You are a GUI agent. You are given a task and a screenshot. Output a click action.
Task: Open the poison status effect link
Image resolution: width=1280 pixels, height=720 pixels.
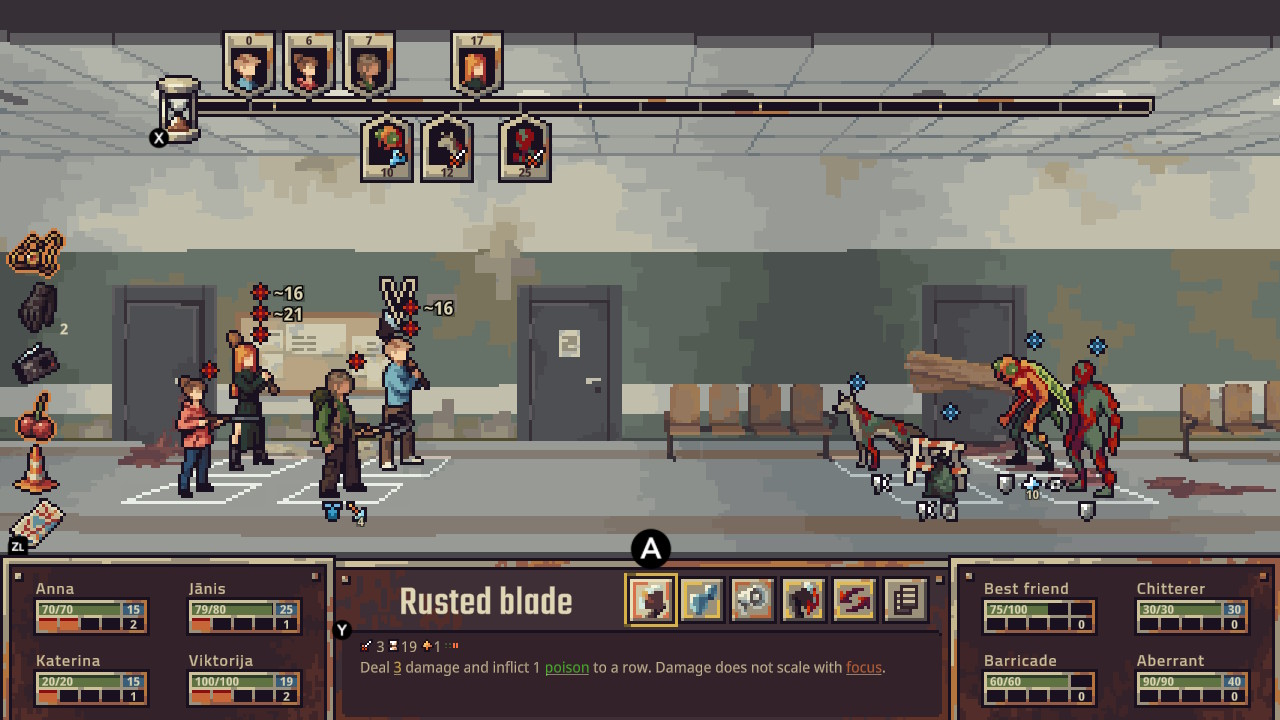566,667
